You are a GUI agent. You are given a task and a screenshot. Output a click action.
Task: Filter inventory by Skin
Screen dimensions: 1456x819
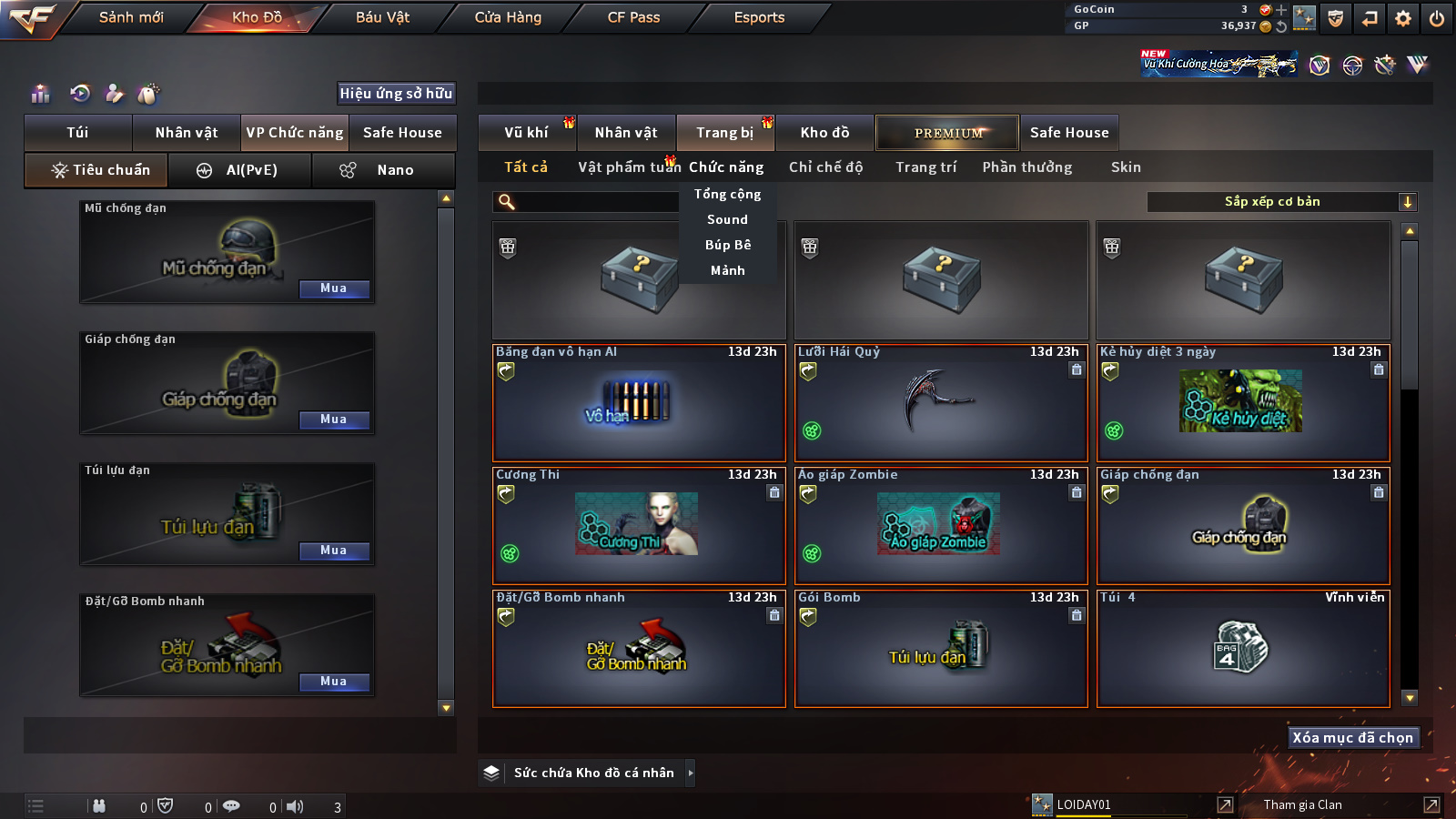1126,167
